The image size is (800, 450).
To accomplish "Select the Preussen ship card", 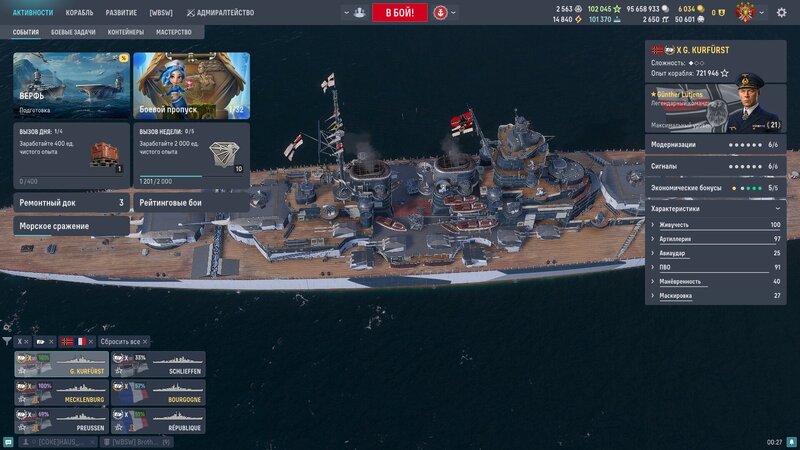I will pyautogui.click(x=61, y=420).
